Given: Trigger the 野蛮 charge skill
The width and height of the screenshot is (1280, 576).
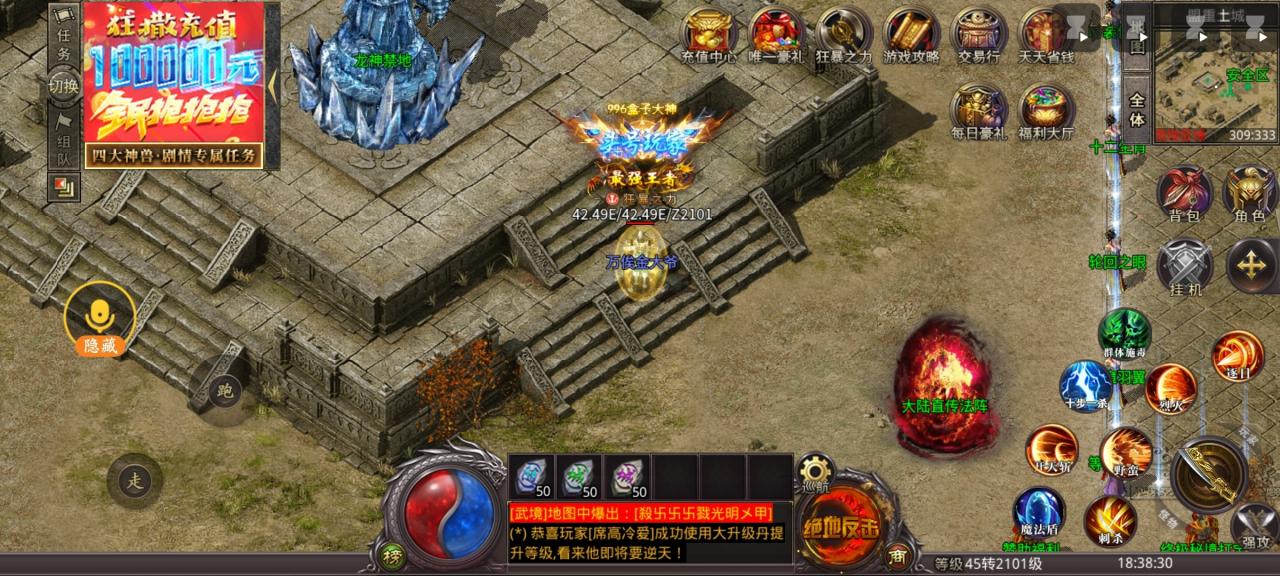Looking at the screenshot, I should [1126, 452].
